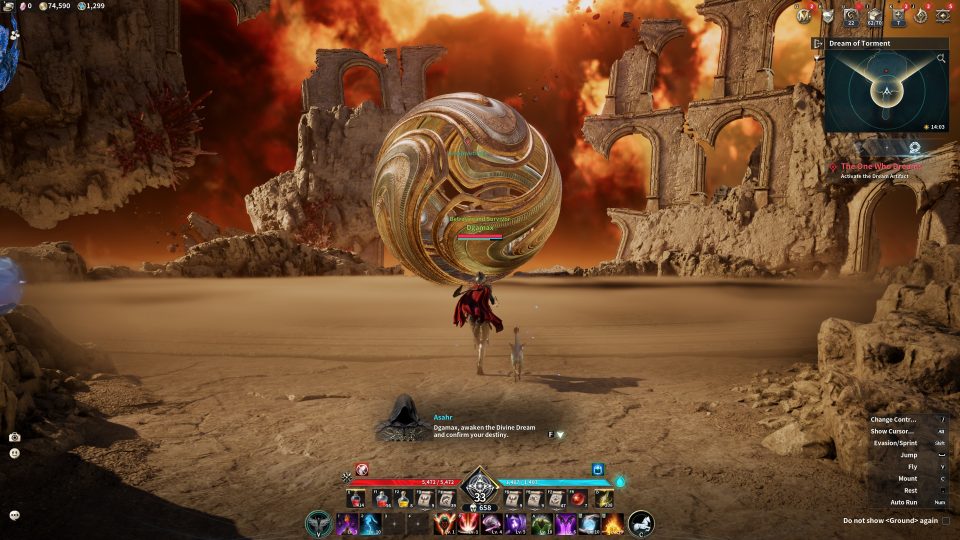Open the camera screenshot mode icon
960x540 pixels.
pos(15,437)
